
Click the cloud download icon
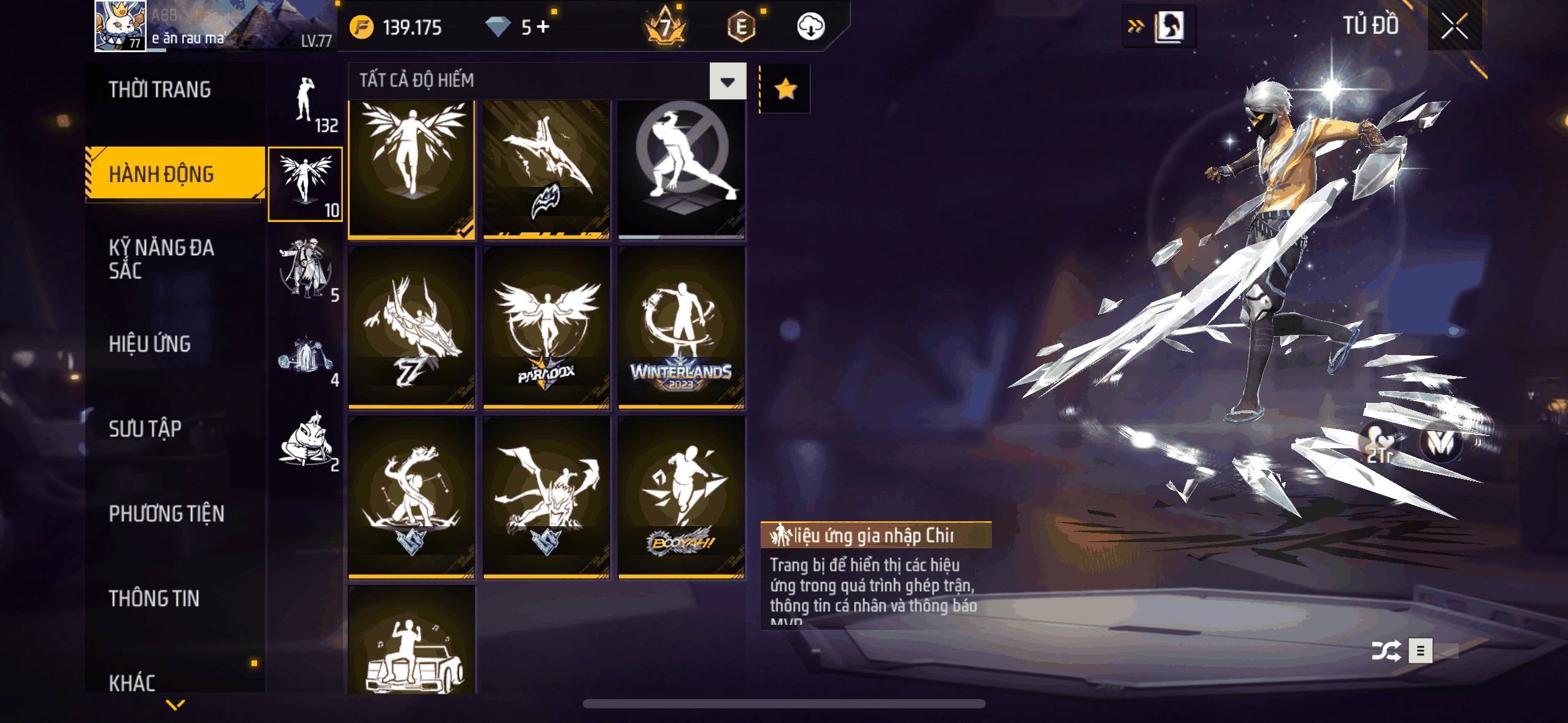coord(810,27)
